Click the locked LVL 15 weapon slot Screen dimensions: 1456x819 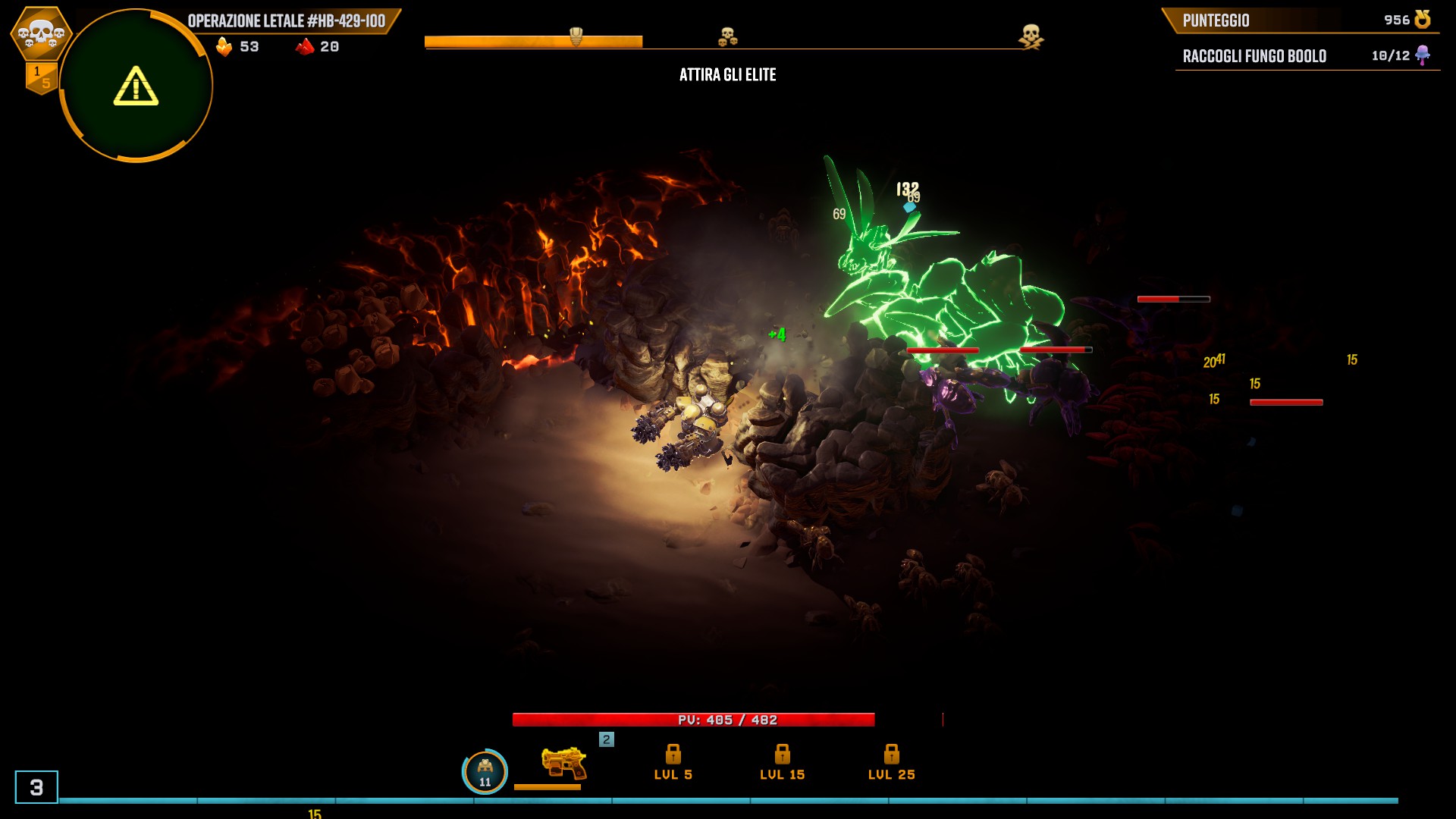(782, 762)
